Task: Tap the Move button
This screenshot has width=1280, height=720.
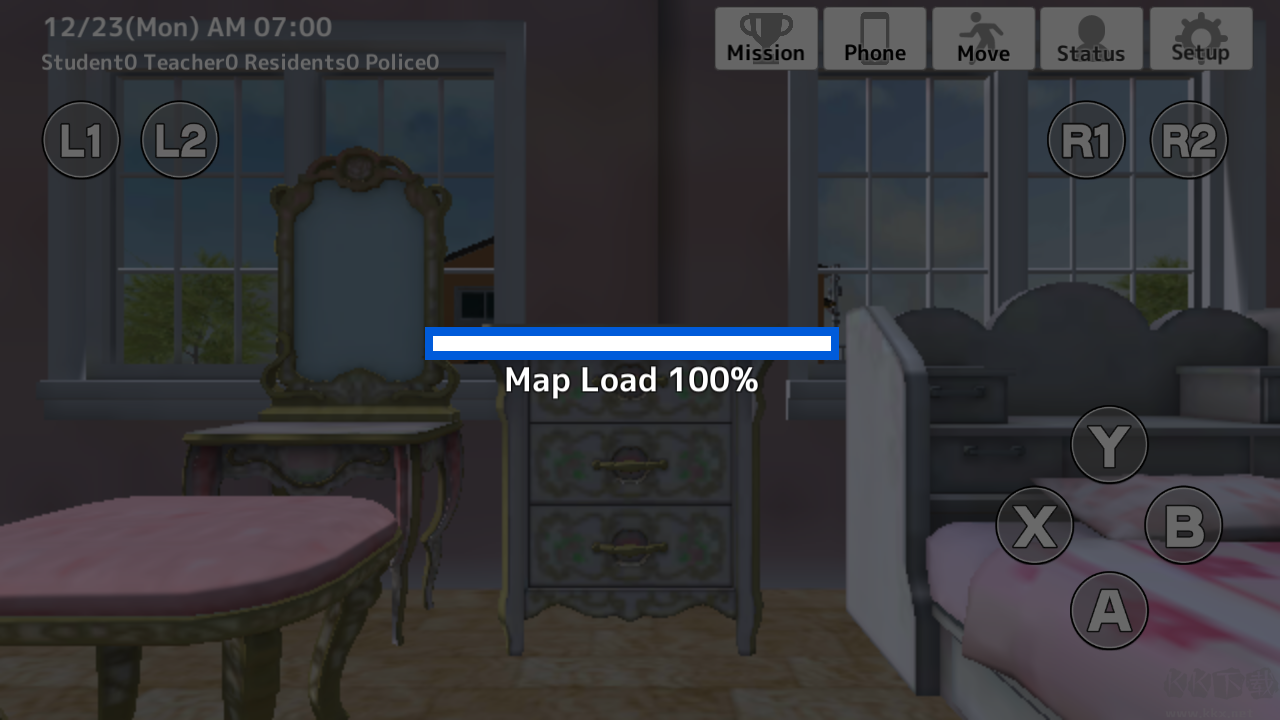Action: pyautogui.click(x=983, y=39)
